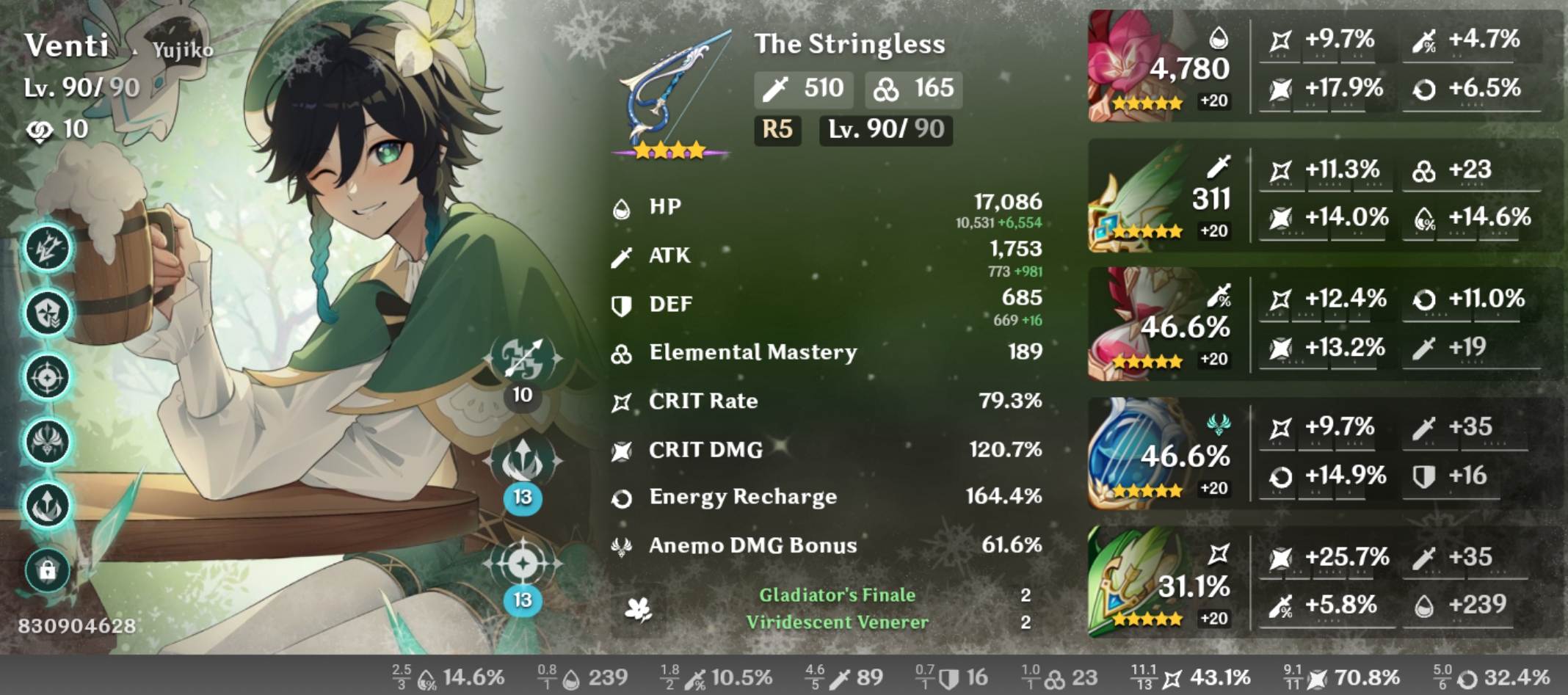Click the CRIT Rate stat icon

(x=622, y=401)
